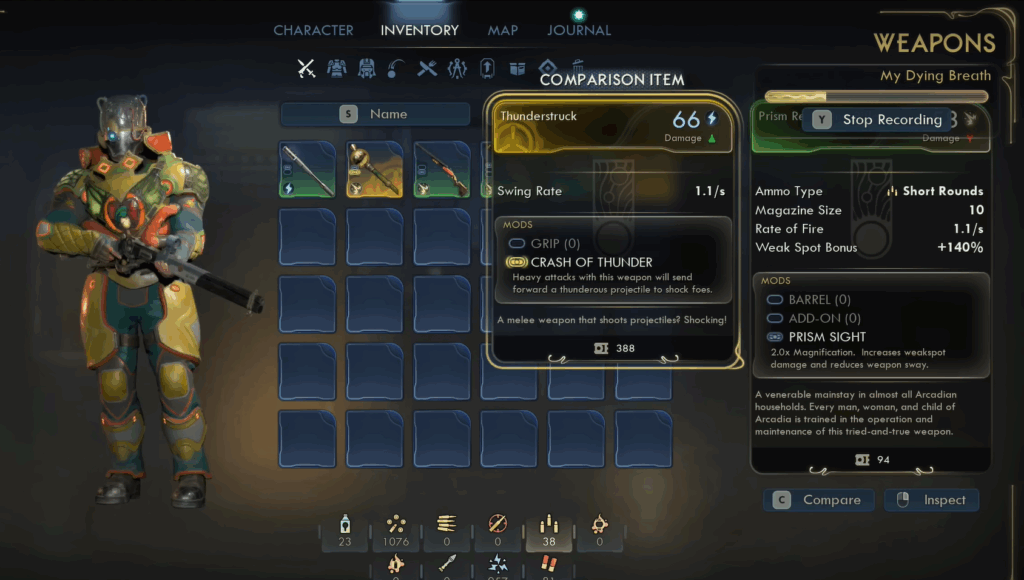Open the mods category with compass icon
Viewport: 1024px width, 580px height.
click(458, 68)
